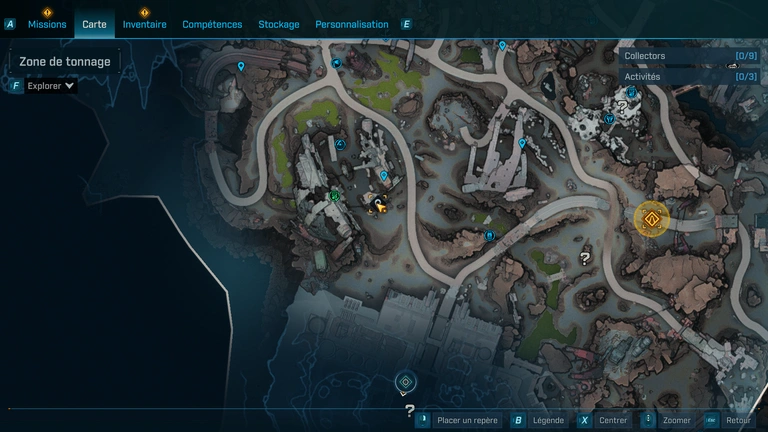768x432 pixels.
Task: Show the Stockage tab
Action: (278, 24)
